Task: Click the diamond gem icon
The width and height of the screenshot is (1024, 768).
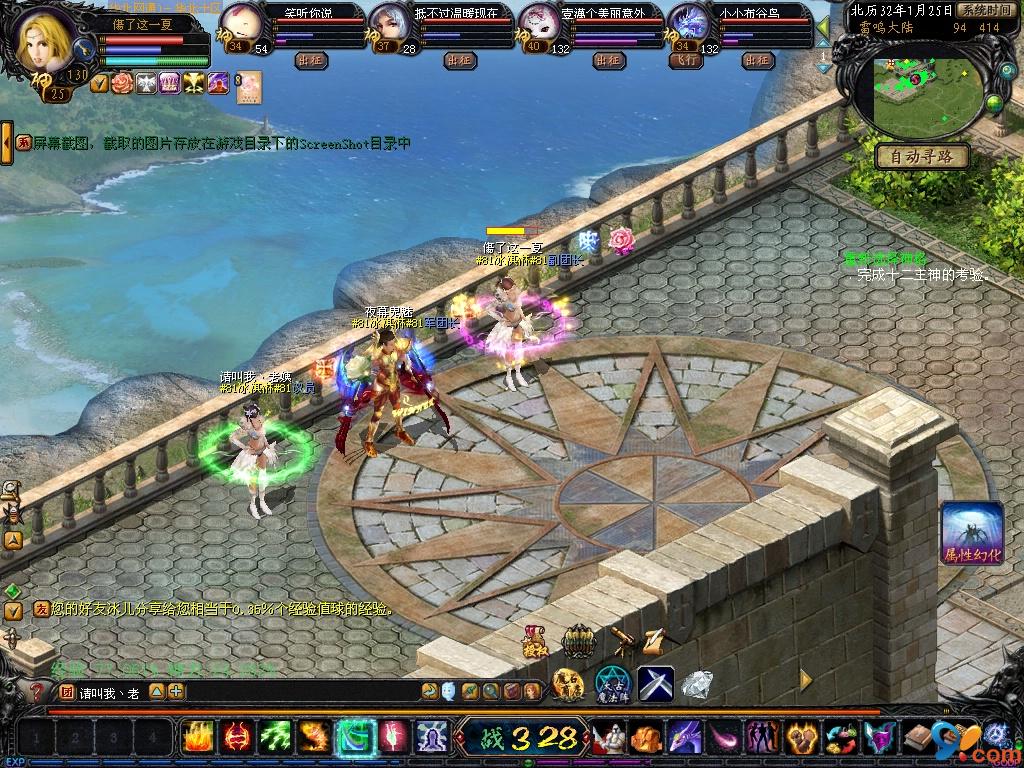Action: pyautogui.click(x=697, y=684)
